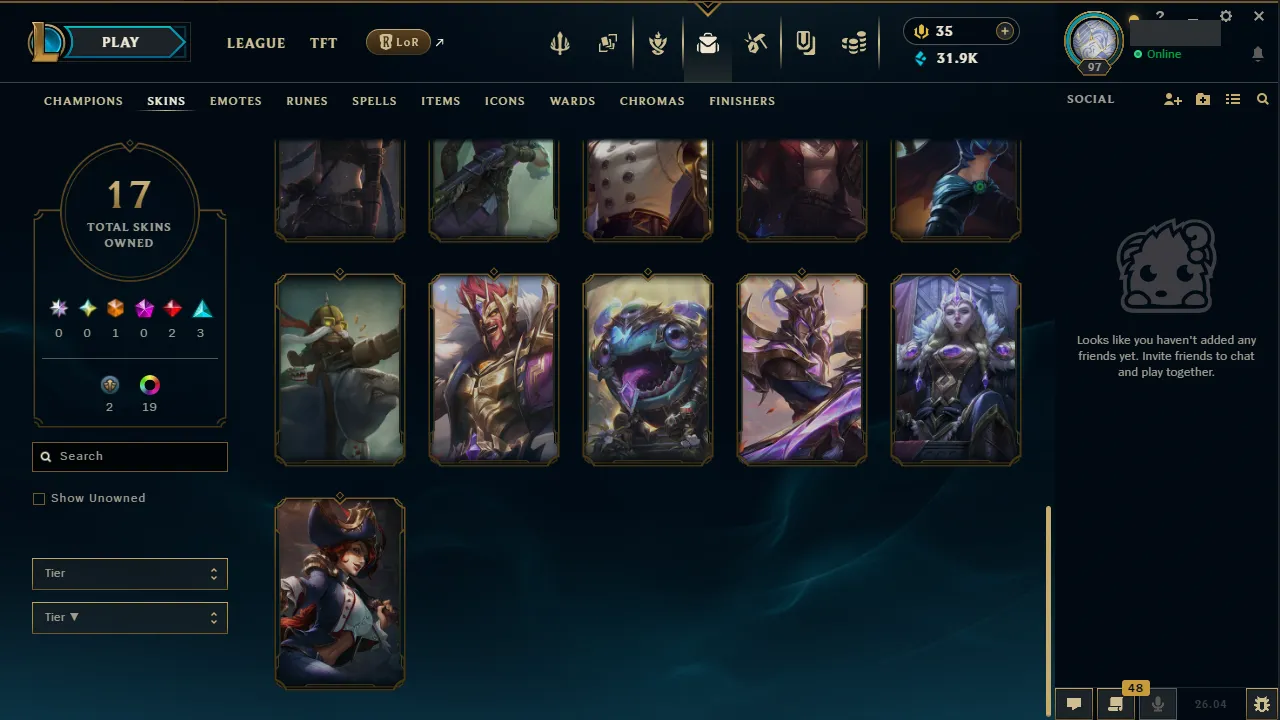Open Legends of Runeterra via the LoR link
This screenshot has height=720, width=1280.
click(x=399, y=42)
